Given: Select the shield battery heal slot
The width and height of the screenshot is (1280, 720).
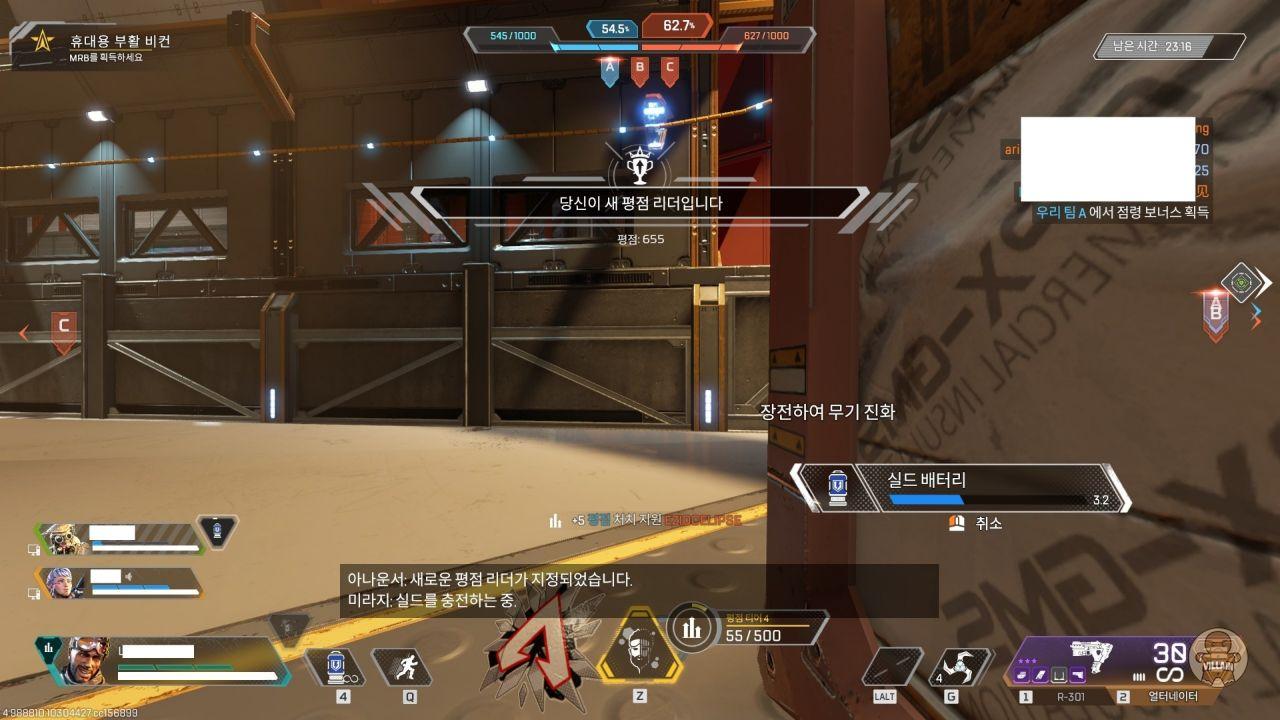Looking at the screenshot, I should [x=337, y=667].
